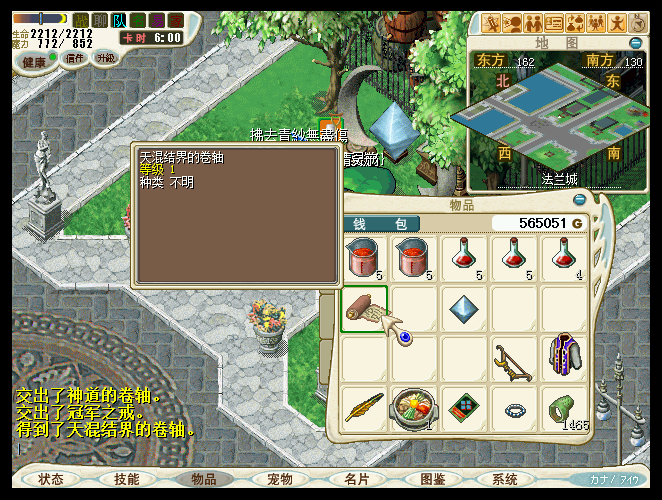662x500 pixels.
Task: Select the 物品 items menu button
Action: (203, 479)
